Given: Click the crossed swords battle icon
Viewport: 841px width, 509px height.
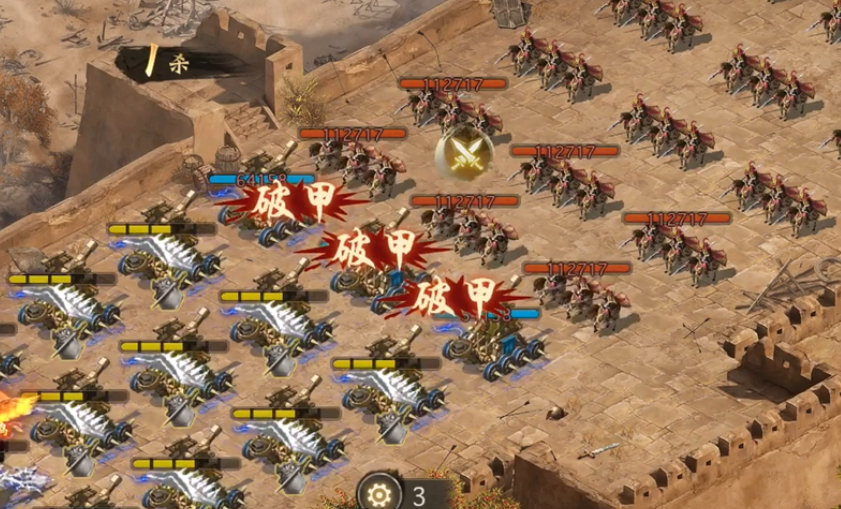Looking at the screenshot, I should coord(462,153).
